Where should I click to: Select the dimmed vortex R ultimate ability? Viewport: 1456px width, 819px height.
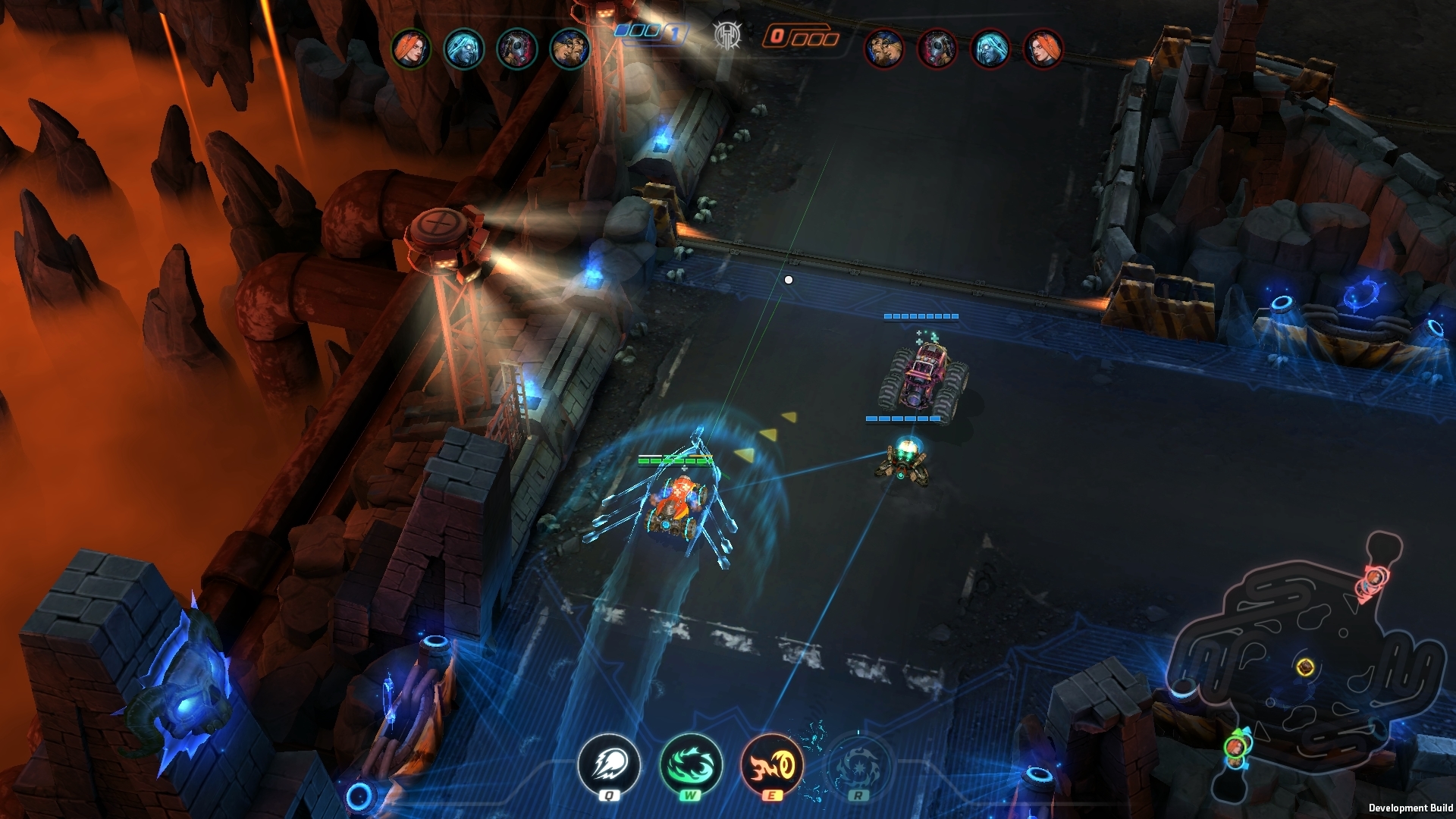pyautogui.click(x=858, y=764)
